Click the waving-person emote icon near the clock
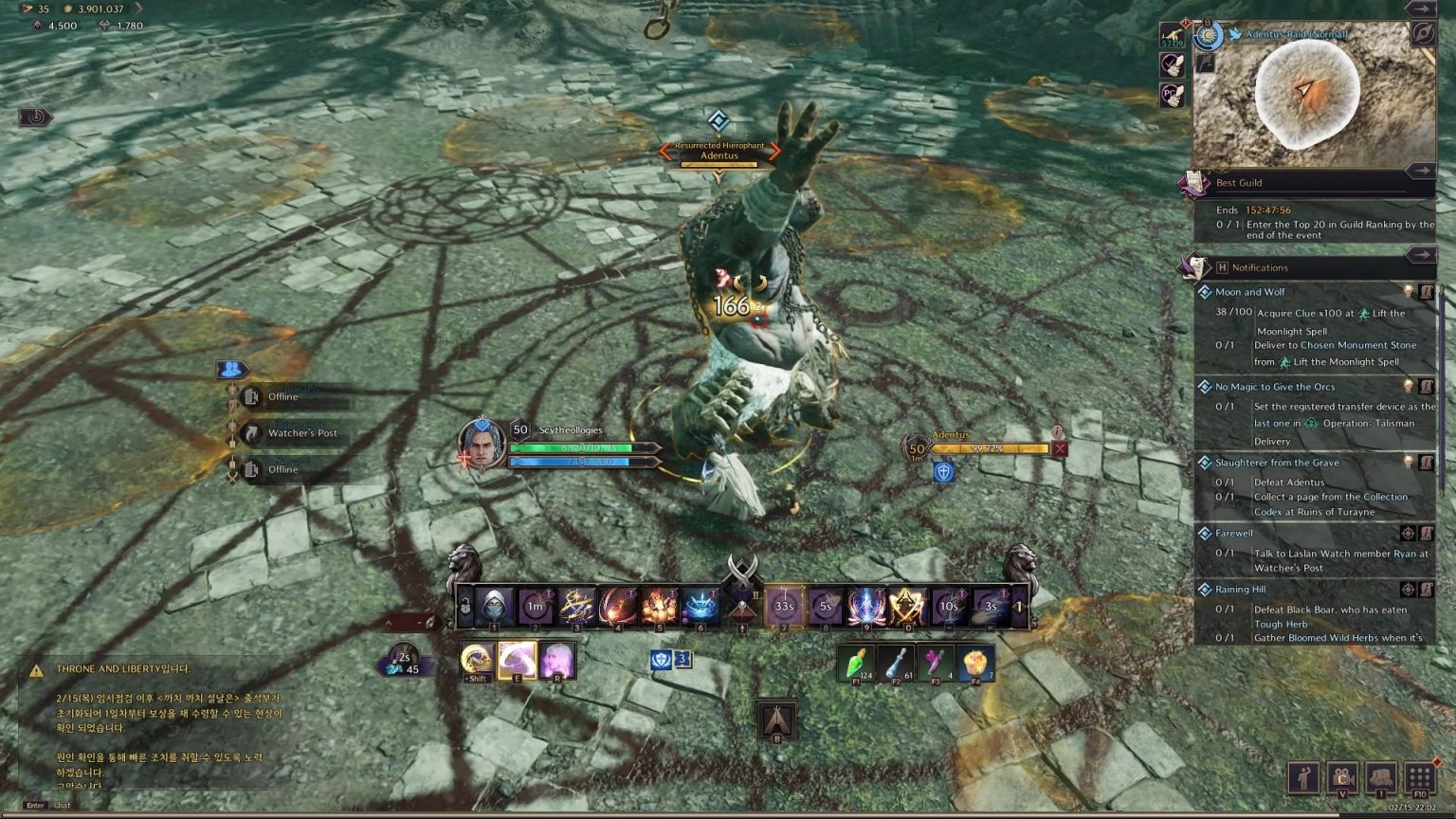1456x819 pixels. tap(1303, 777)
